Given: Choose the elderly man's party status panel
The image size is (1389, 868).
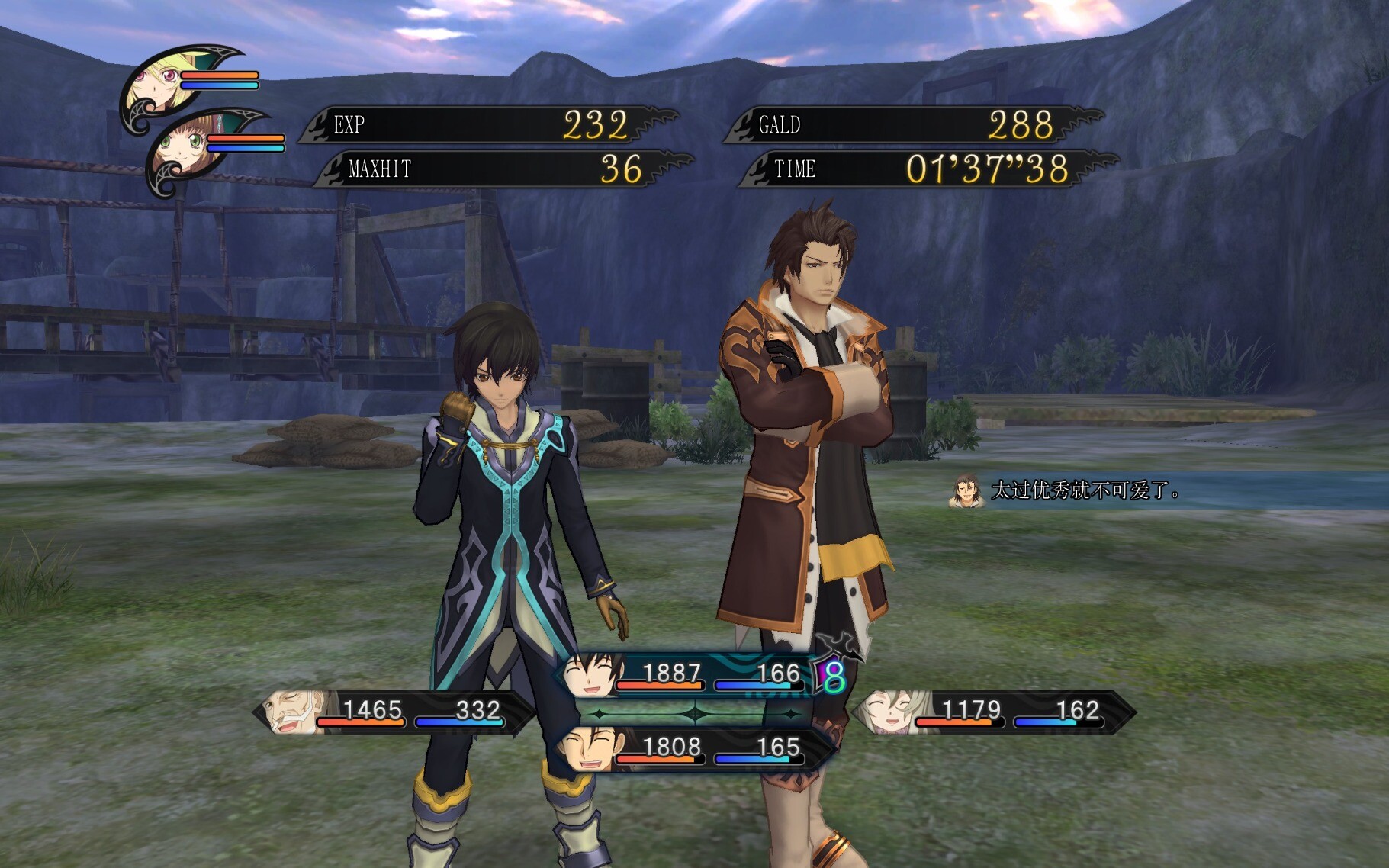Looking at the screenshot, I should (x=393, y=712).
